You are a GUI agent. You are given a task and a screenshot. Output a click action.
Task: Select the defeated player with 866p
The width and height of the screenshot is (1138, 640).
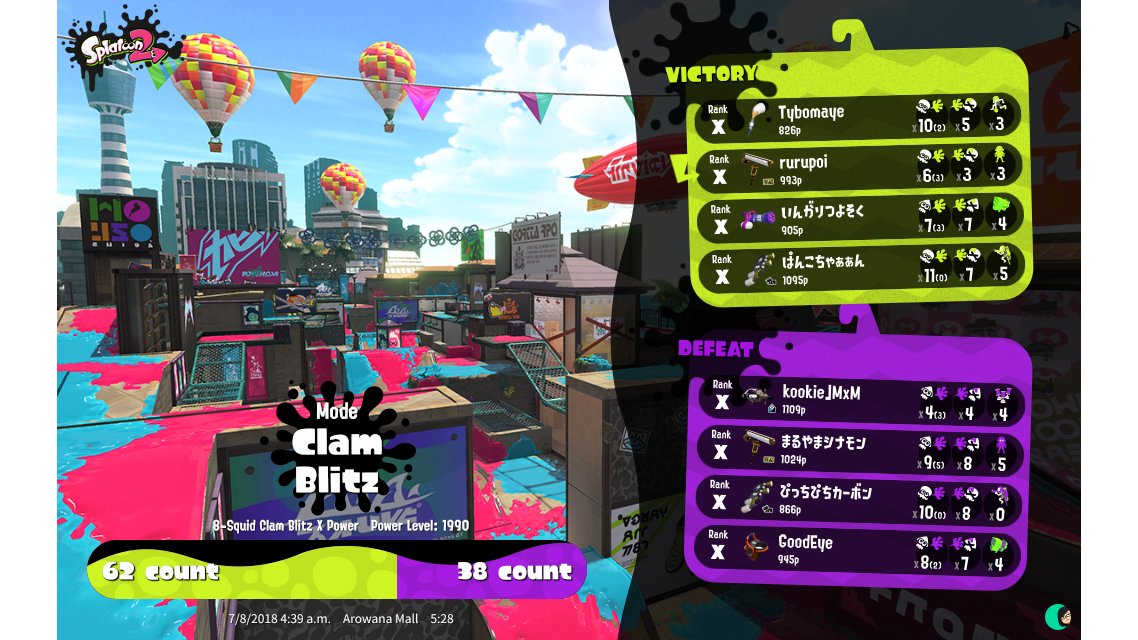tap(858, 499)
